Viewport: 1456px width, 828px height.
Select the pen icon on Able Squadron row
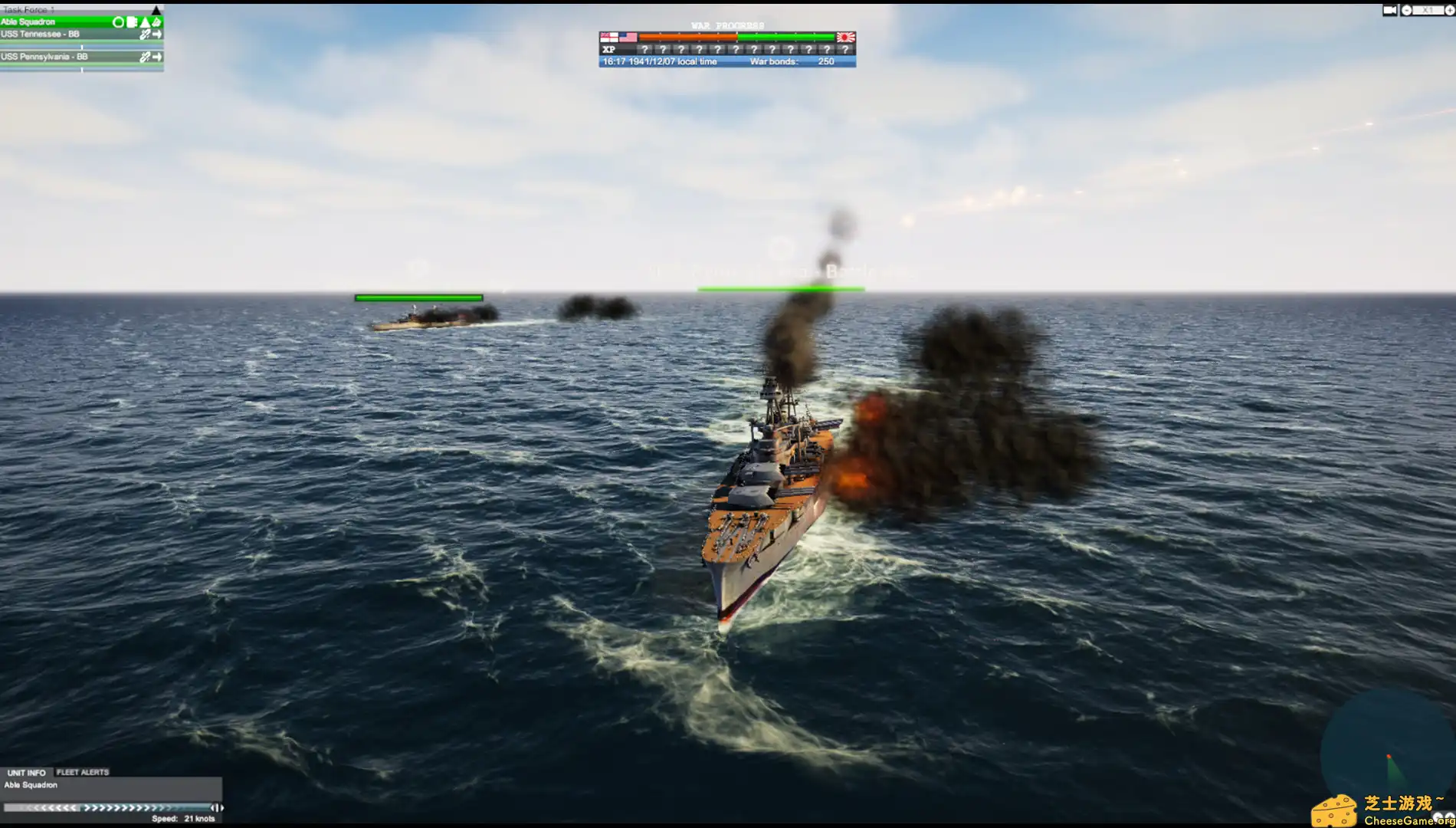157,22
